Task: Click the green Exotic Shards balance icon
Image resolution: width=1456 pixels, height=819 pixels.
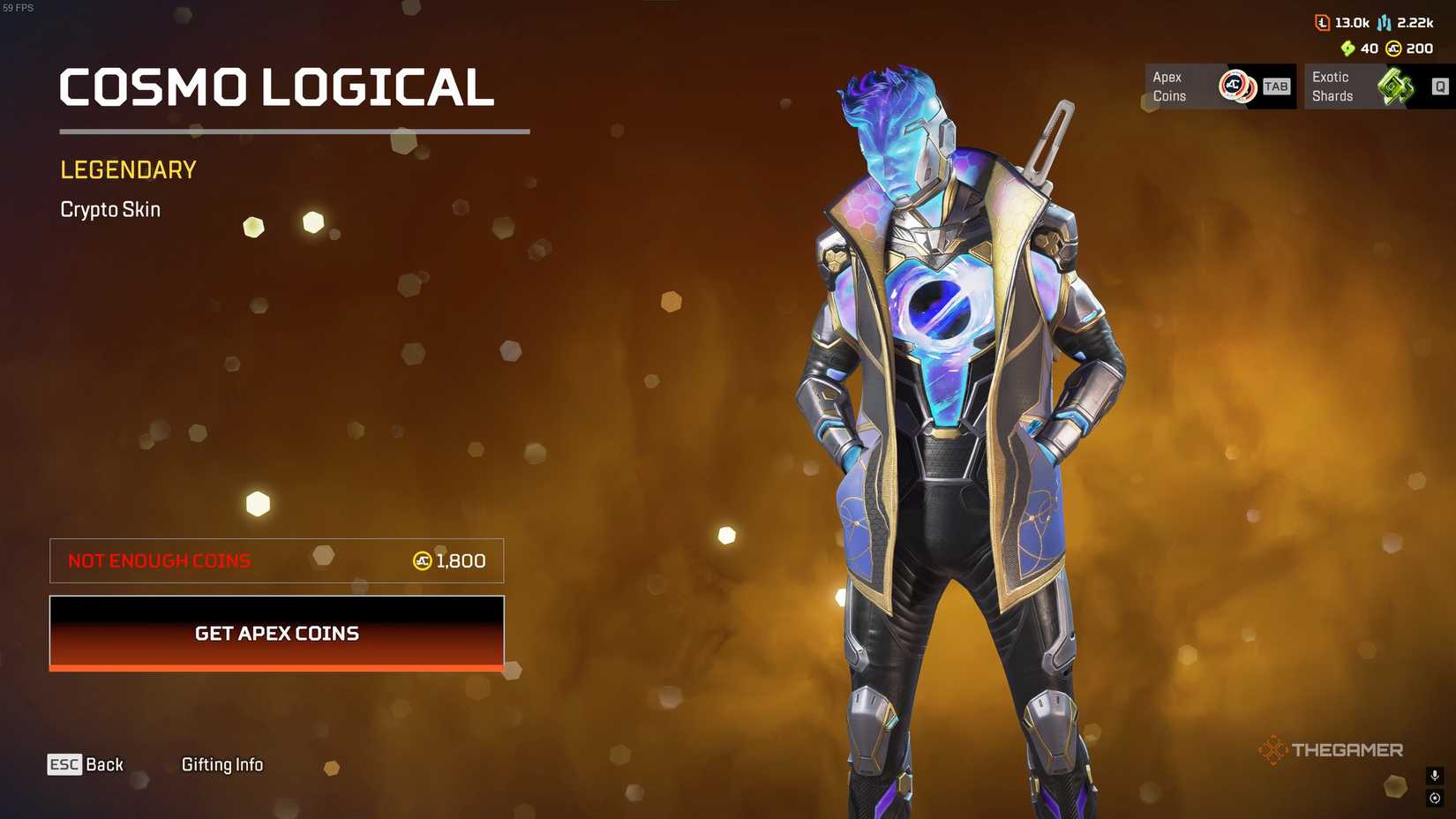Action: (x=1347, y=49)
